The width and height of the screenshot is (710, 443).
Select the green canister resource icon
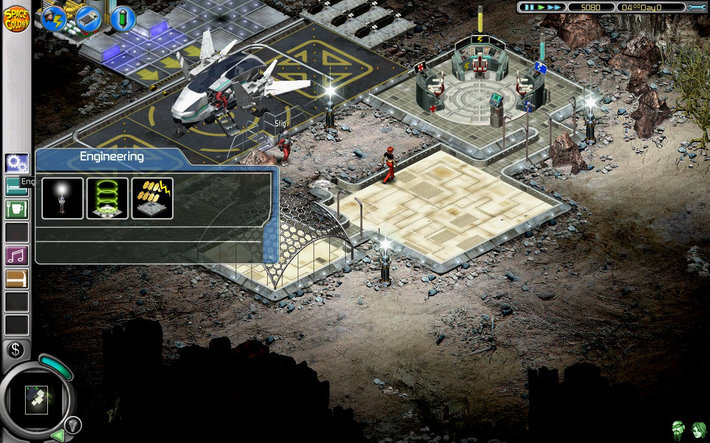pyautogui.click(x=122, y=18)
